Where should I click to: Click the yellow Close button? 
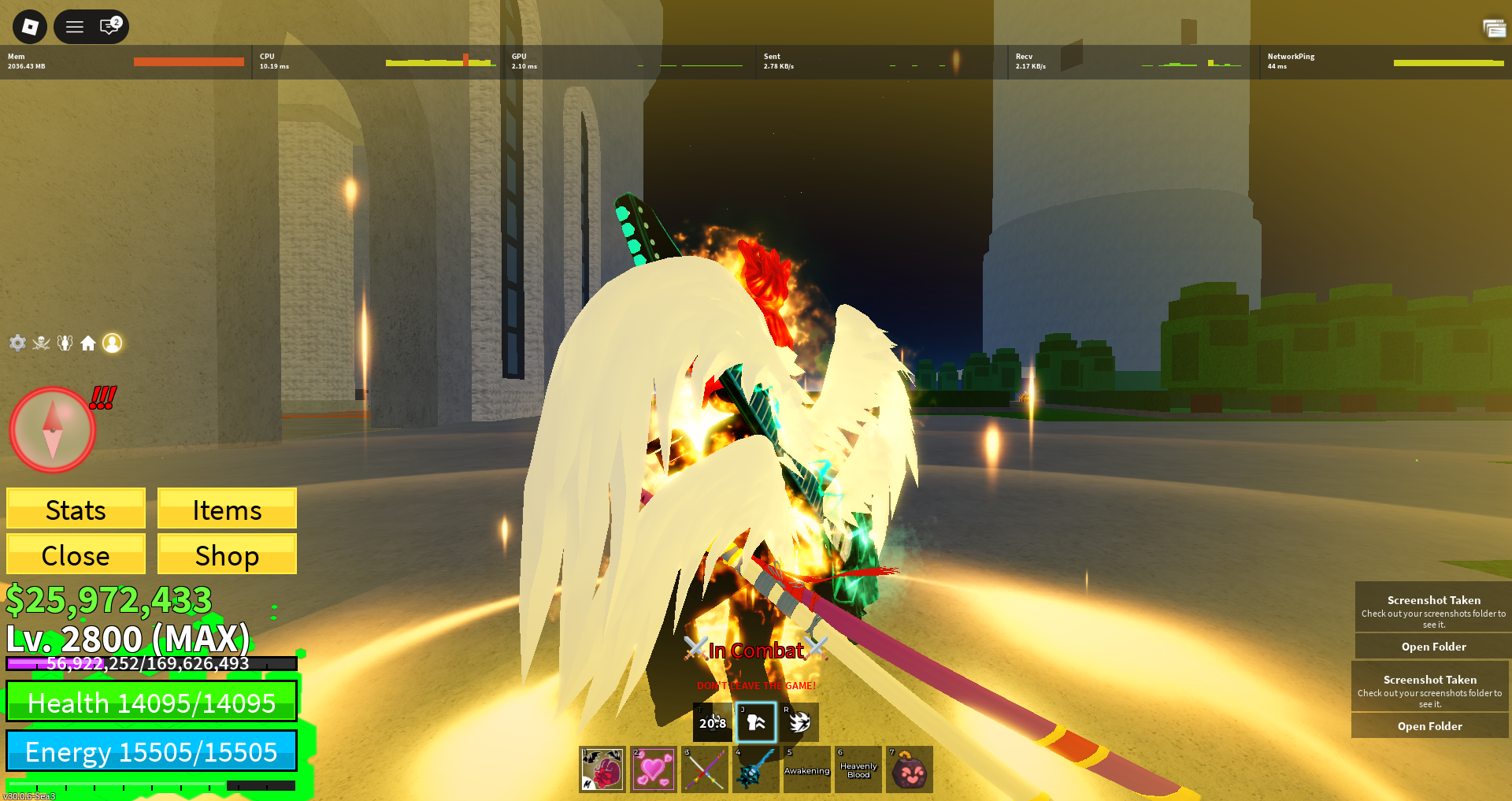coord(76,555)
